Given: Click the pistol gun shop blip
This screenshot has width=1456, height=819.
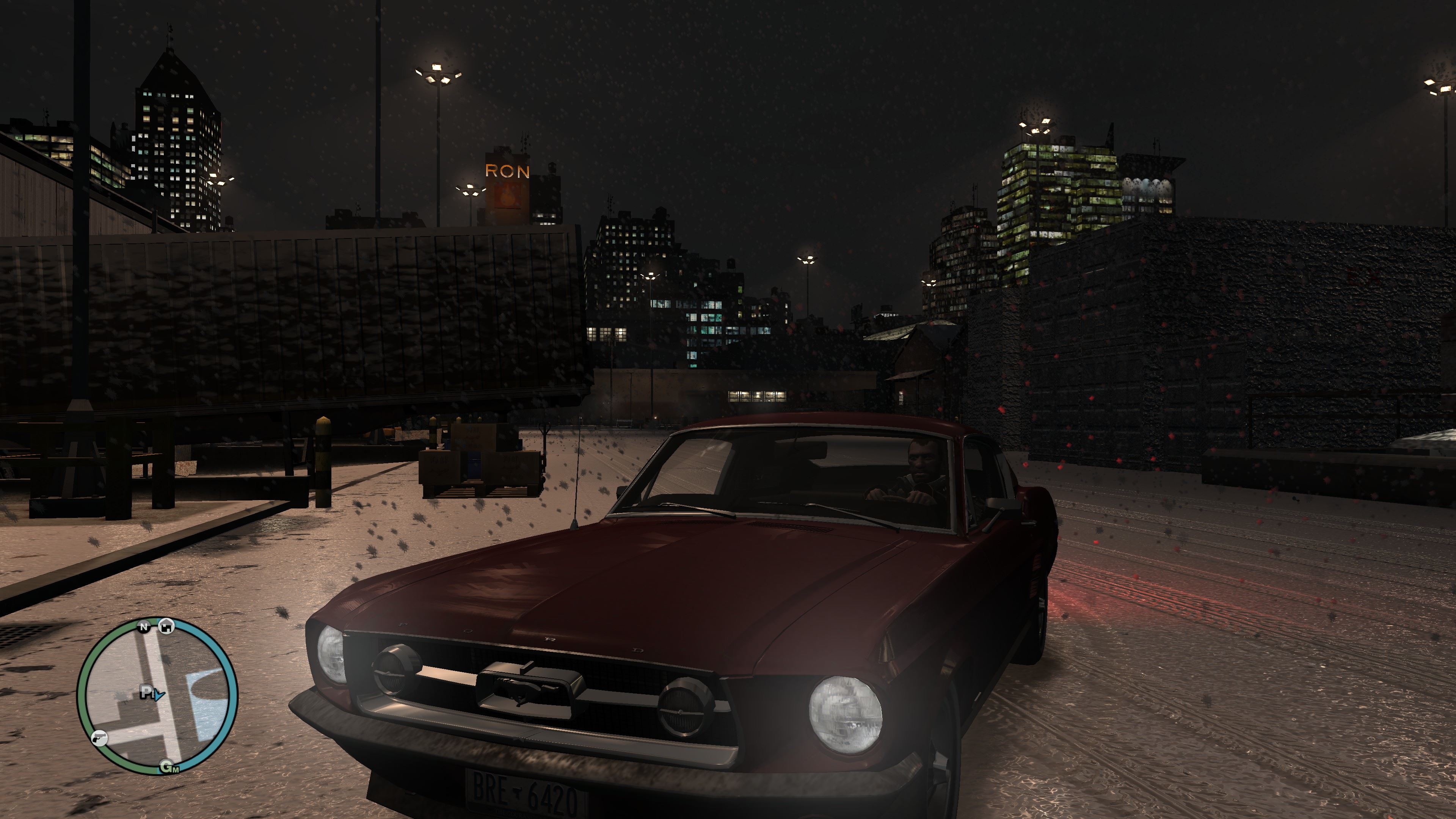Looking at the screenshot, I should click(x=99, y=738).
